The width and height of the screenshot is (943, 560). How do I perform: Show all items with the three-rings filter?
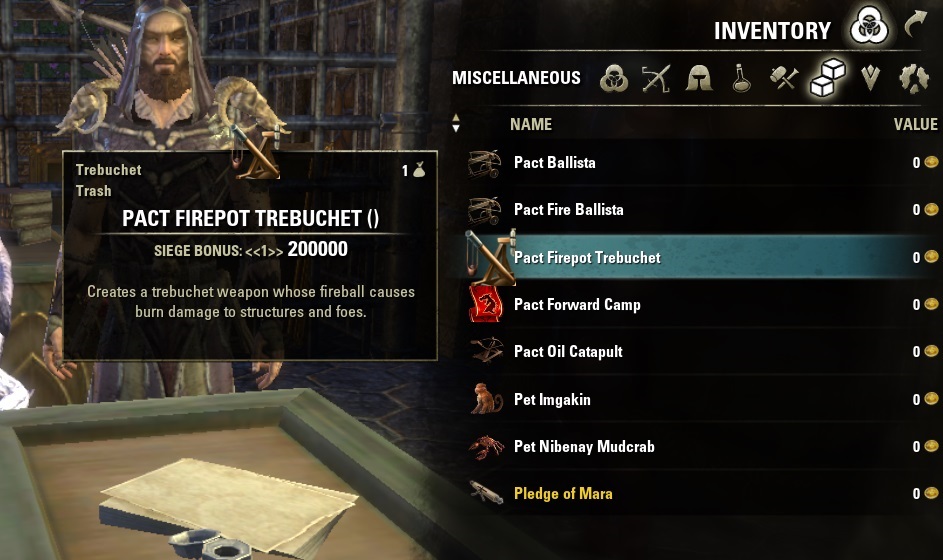tap(614, 78)
